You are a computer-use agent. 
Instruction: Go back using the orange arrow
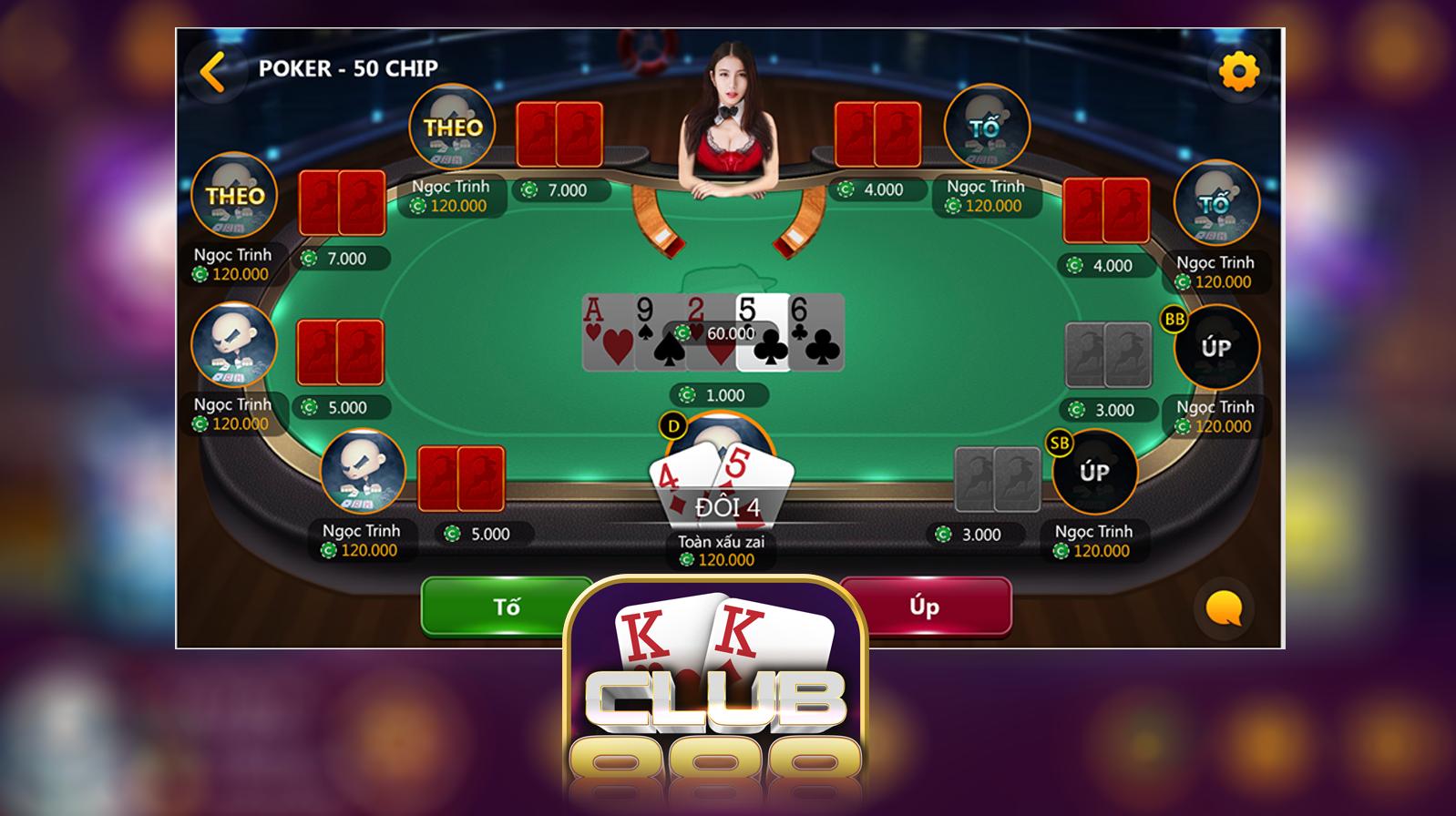tap(213, 71)
